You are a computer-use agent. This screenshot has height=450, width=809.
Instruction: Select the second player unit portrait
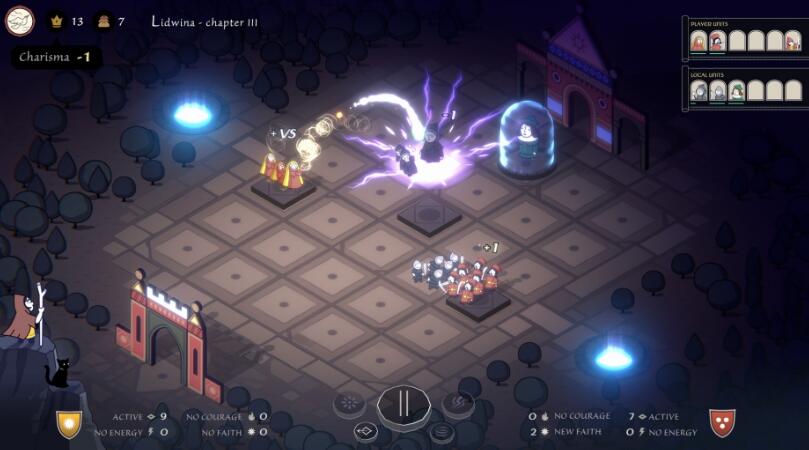coord(717,41)
